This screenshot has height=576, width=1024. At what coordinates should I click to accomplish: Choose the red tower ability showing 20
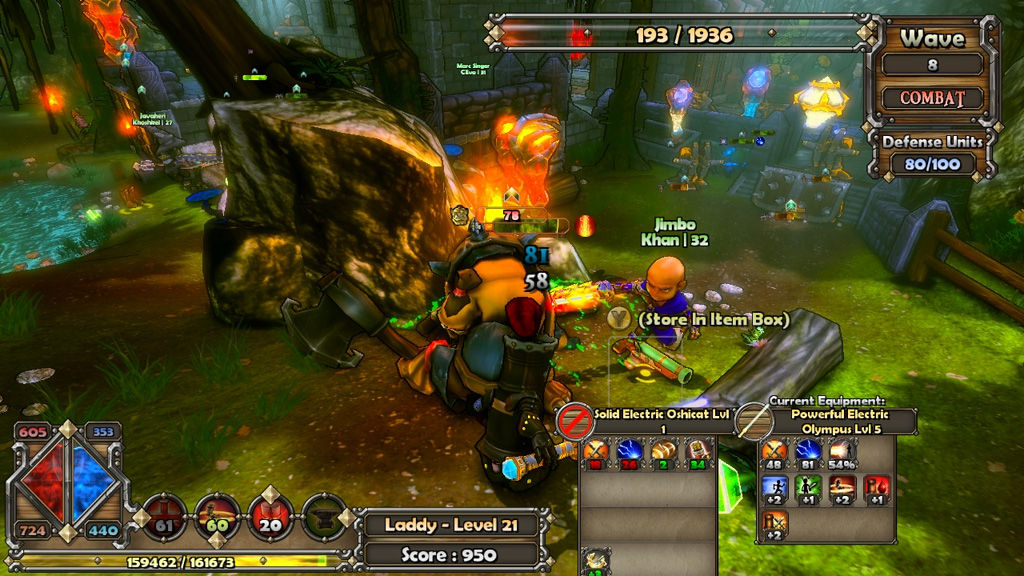(x=270, y=516)
